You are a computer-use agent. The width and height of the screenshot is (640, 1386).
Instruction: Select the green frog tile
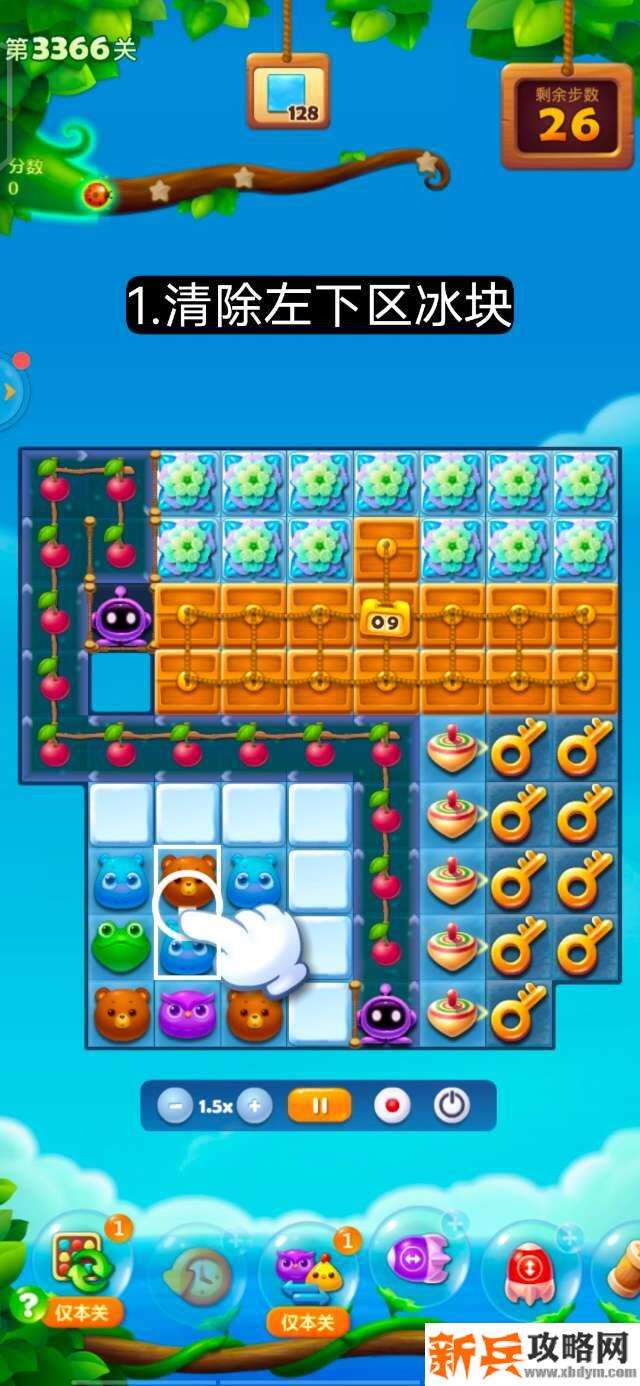[x=121, y=945]
